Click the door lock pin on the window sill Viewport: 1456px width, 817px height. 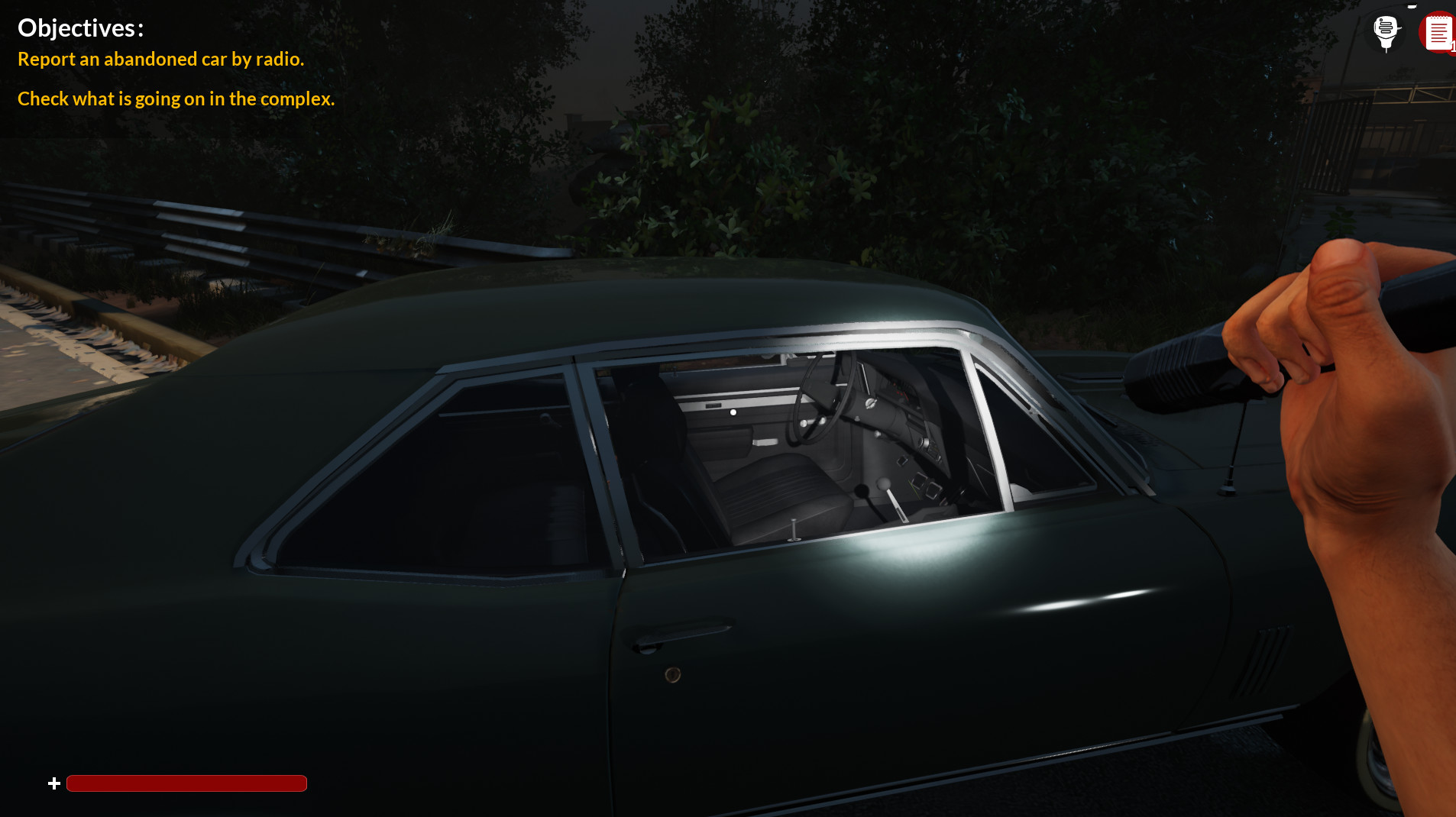[x=794, y=527]
